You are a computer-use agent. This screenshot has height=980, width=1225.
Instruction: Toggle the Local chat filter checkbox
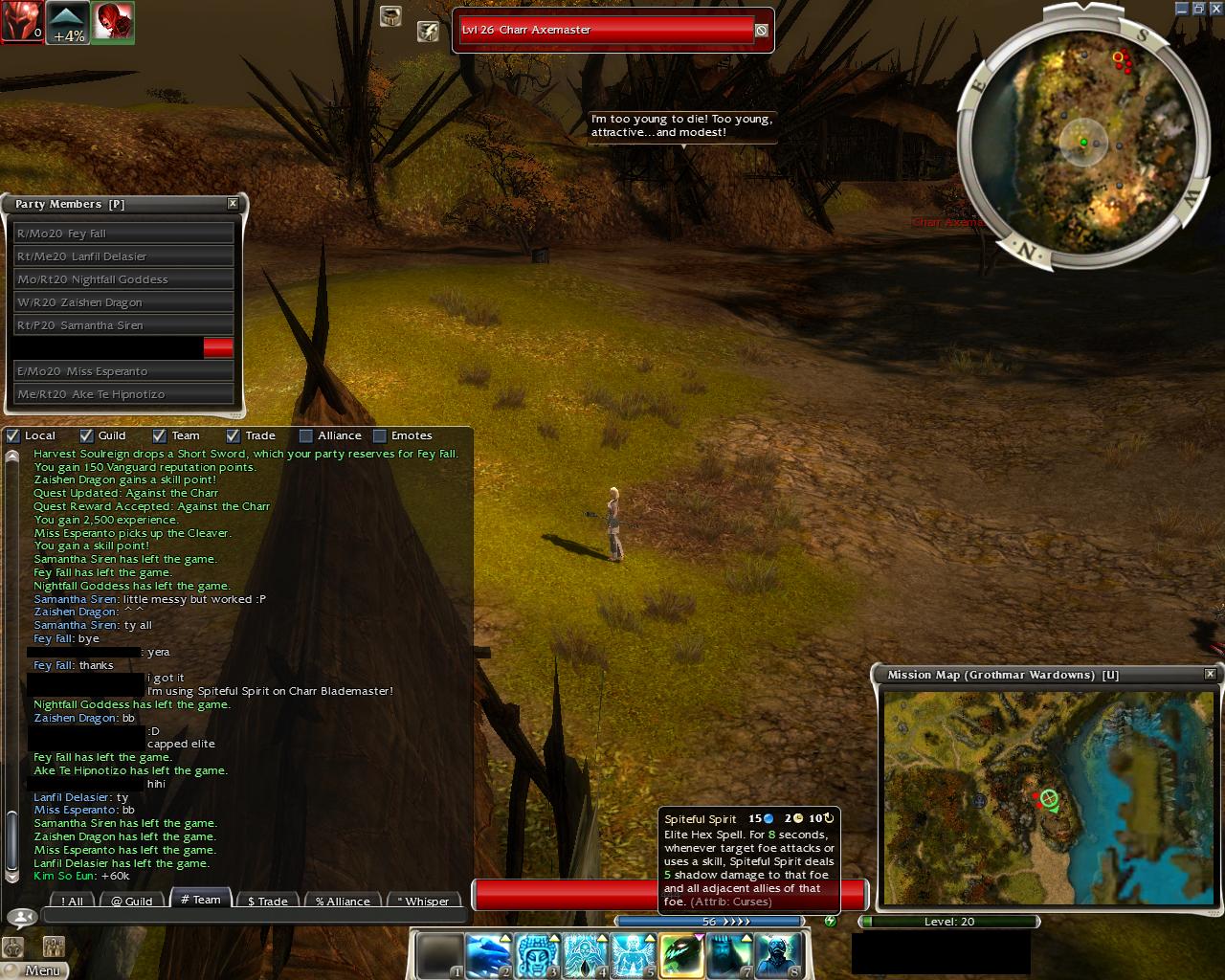(13, 435)
